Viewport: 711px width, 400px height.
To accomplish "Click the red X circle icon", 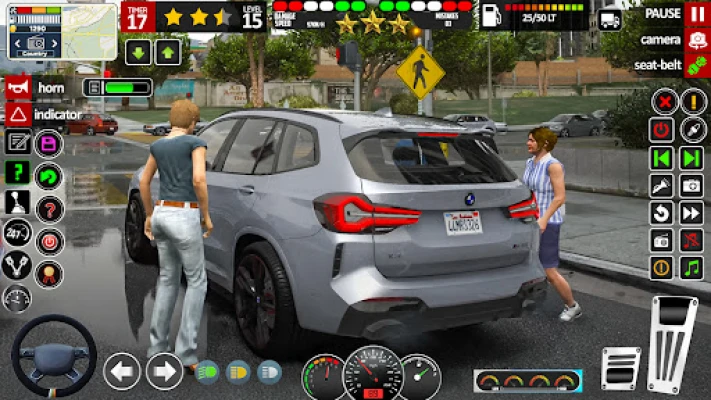I will coord(662,102).
